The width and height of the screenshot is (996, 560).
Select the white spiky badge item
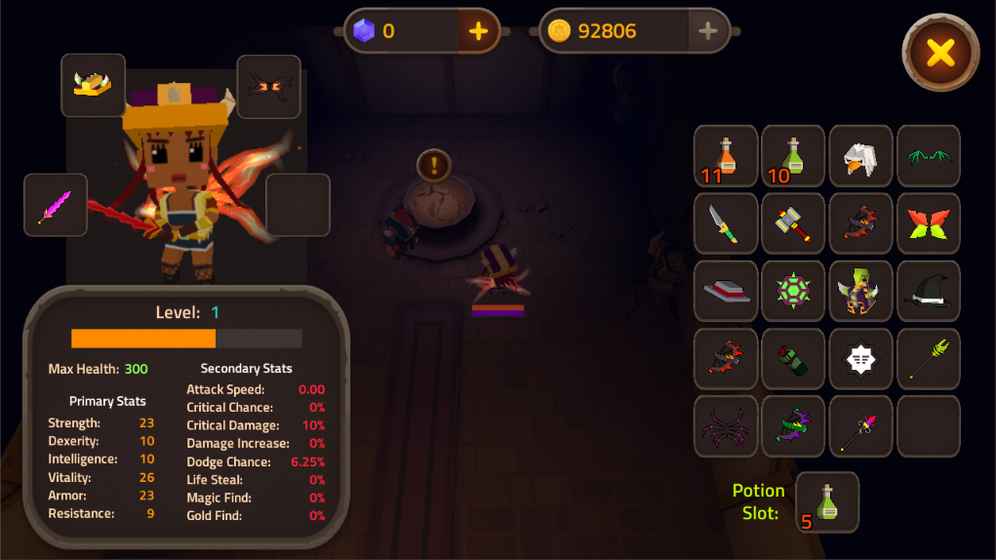coord(861,359)
